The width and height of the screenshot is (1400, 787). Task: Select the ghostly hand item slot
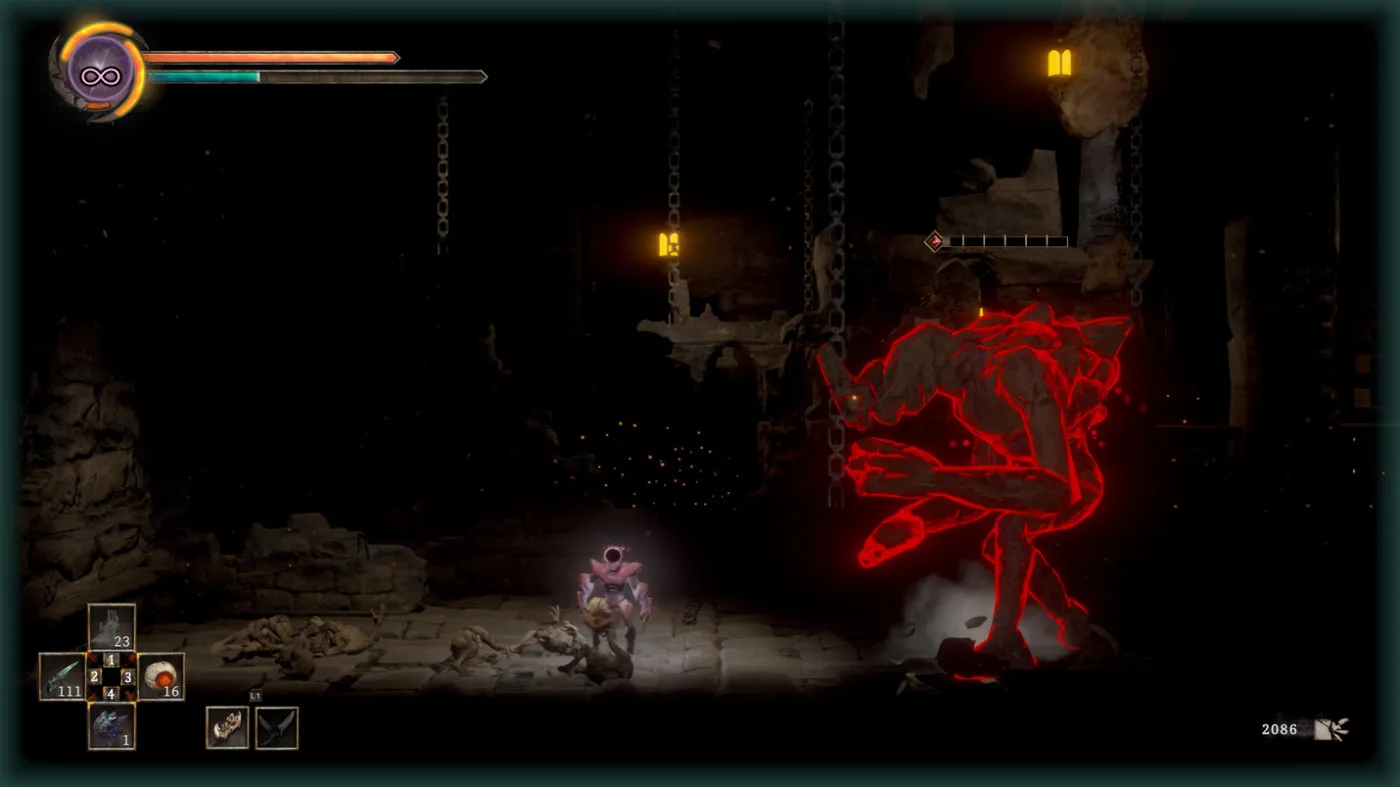pyautogui.click(x=111, y=628)
